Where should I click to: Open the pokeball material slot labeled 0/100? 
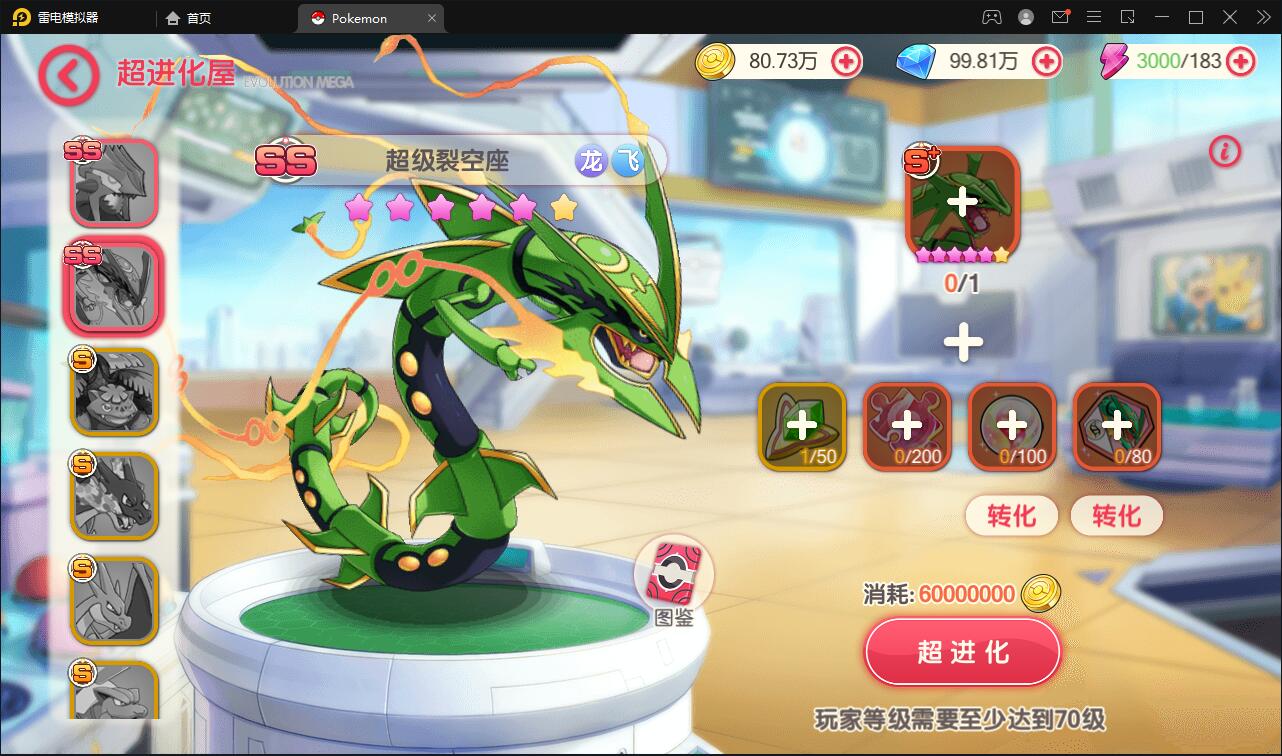click(1013, 427)
